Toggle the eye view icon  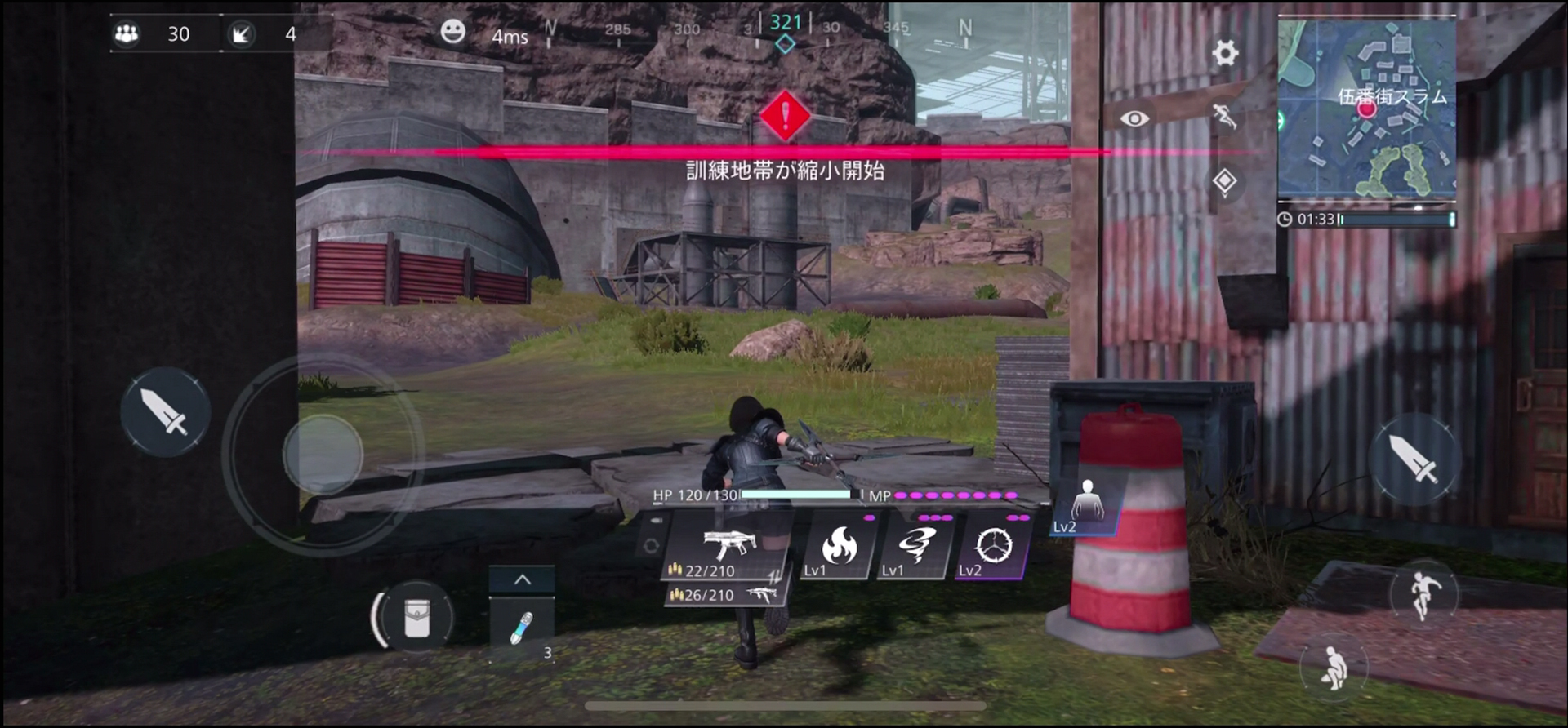pos(1134,119)
